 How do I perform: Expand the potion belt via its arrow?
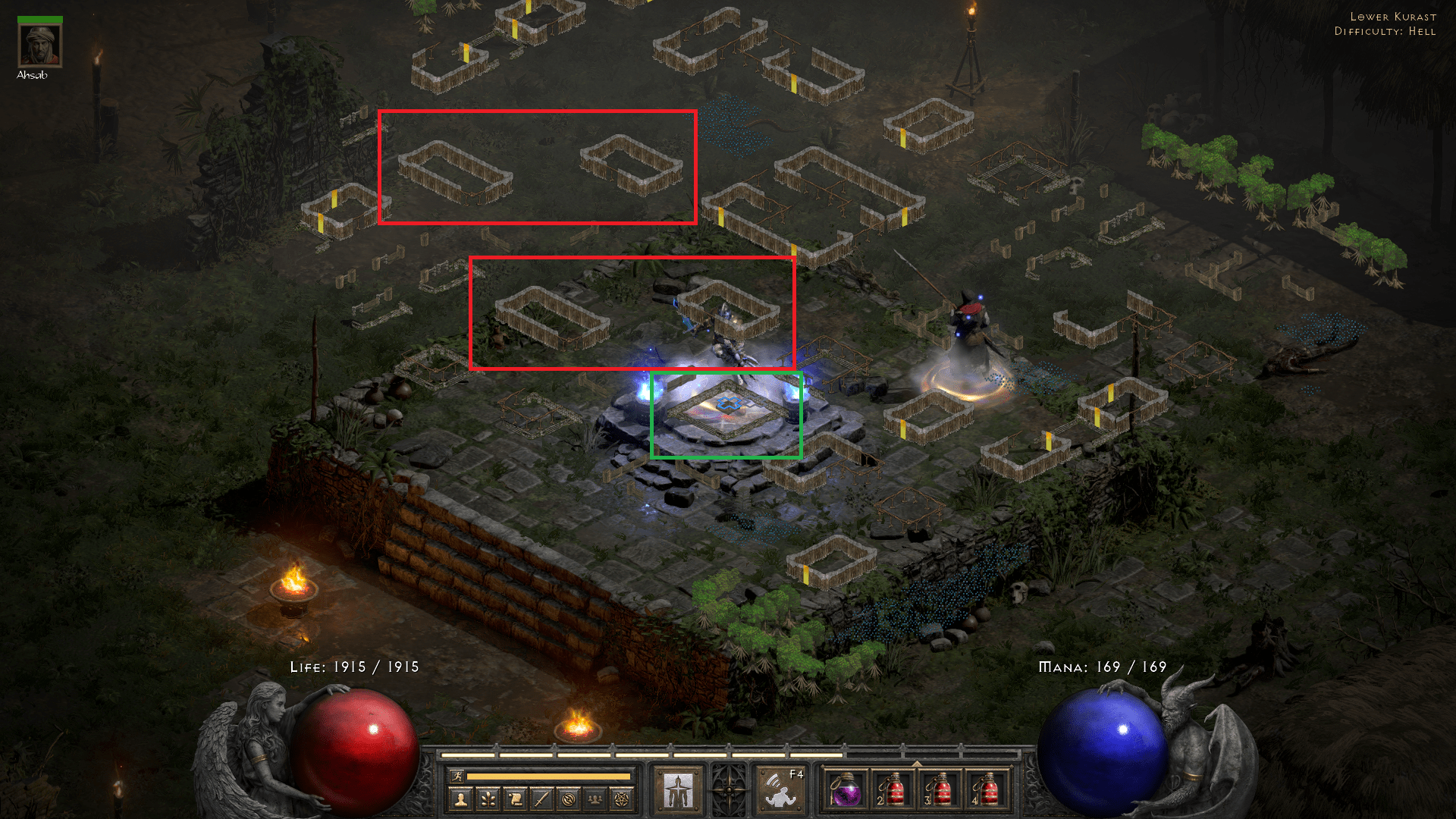pyautogui.click(x=916, y=764)
